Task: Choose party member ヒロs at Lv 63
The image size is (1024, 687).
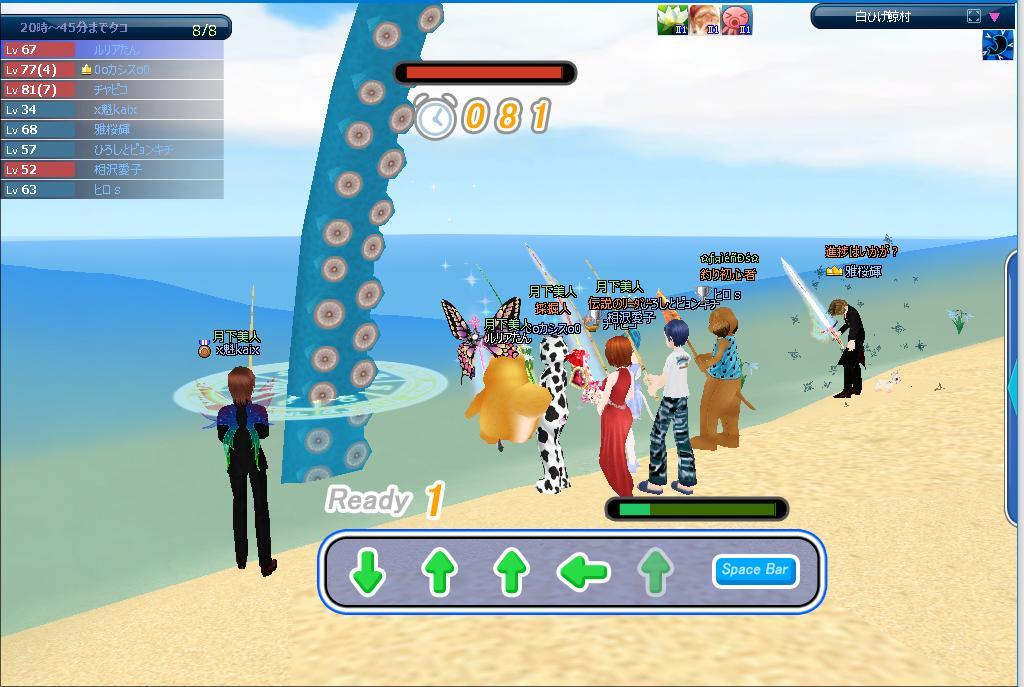Action: pos(112,190)
